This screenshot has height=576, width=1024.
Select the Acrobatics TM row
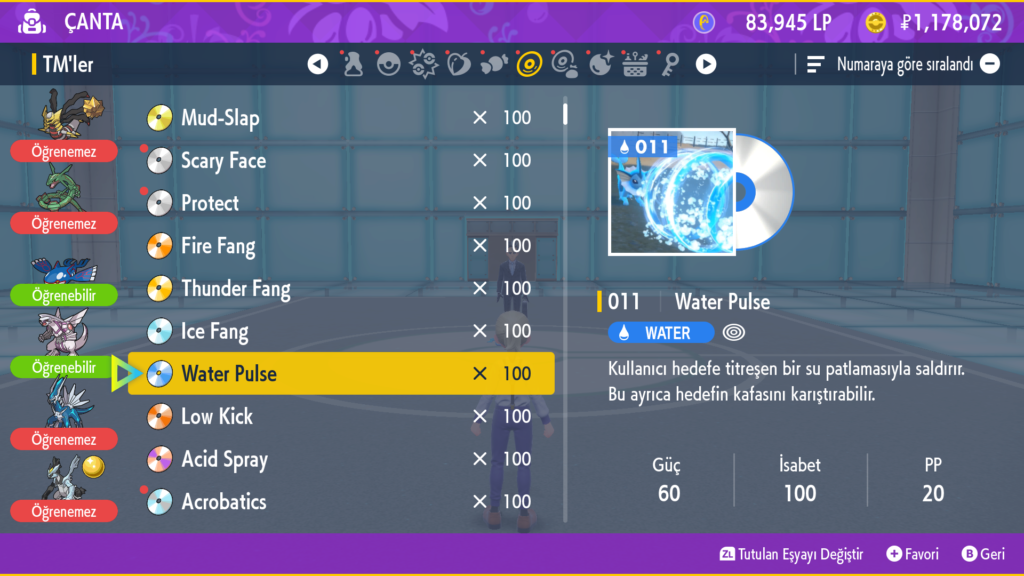pyautogui.click(x=340, y=502)
